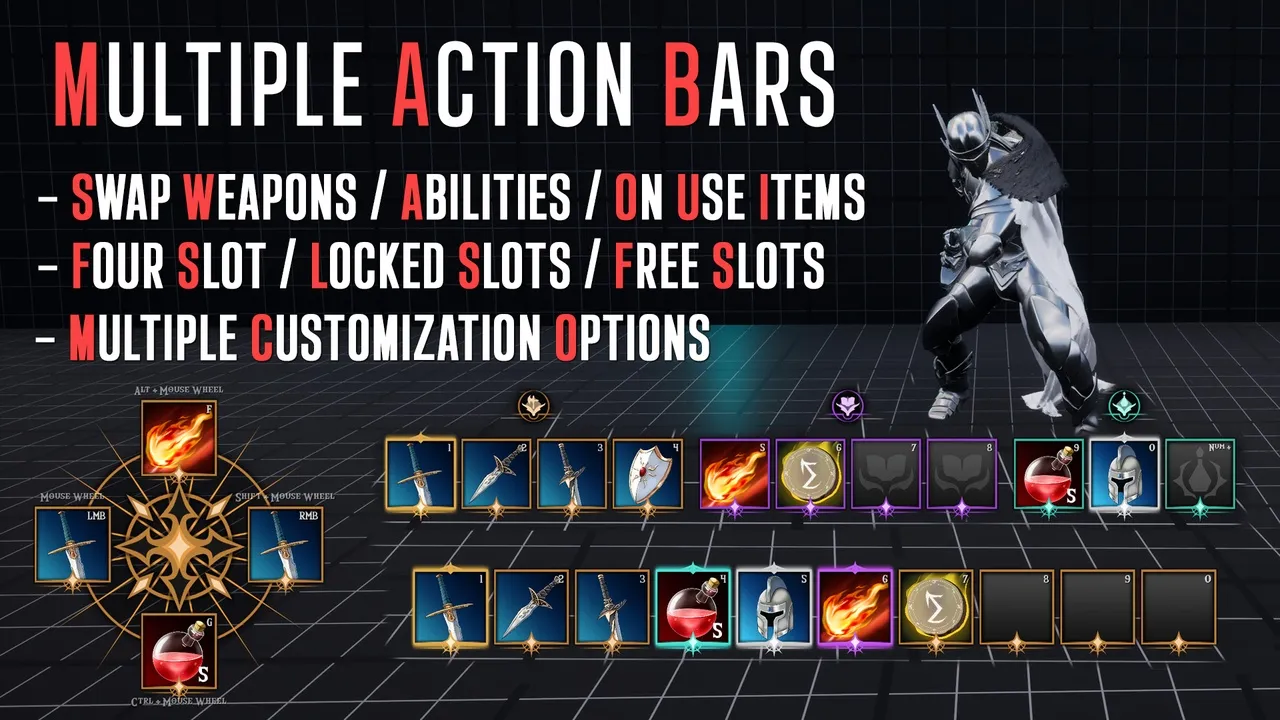Activate the sigma rune in slot 6
The height and width of the screenshot is (720, 1280).
[810, 473]
